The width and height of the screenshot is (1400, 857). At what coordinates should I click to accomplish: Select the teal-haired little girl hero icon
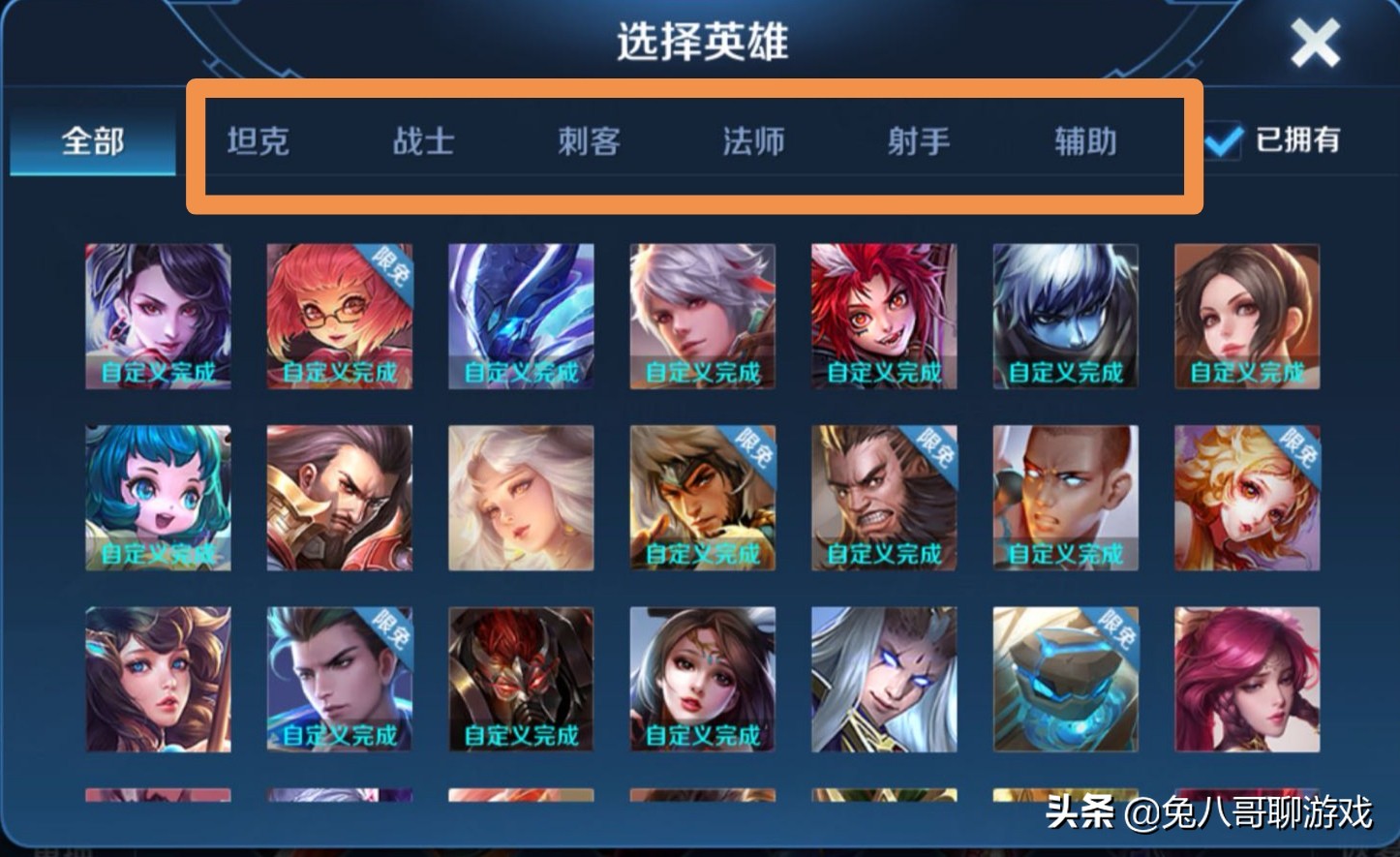tap(158, 497)
